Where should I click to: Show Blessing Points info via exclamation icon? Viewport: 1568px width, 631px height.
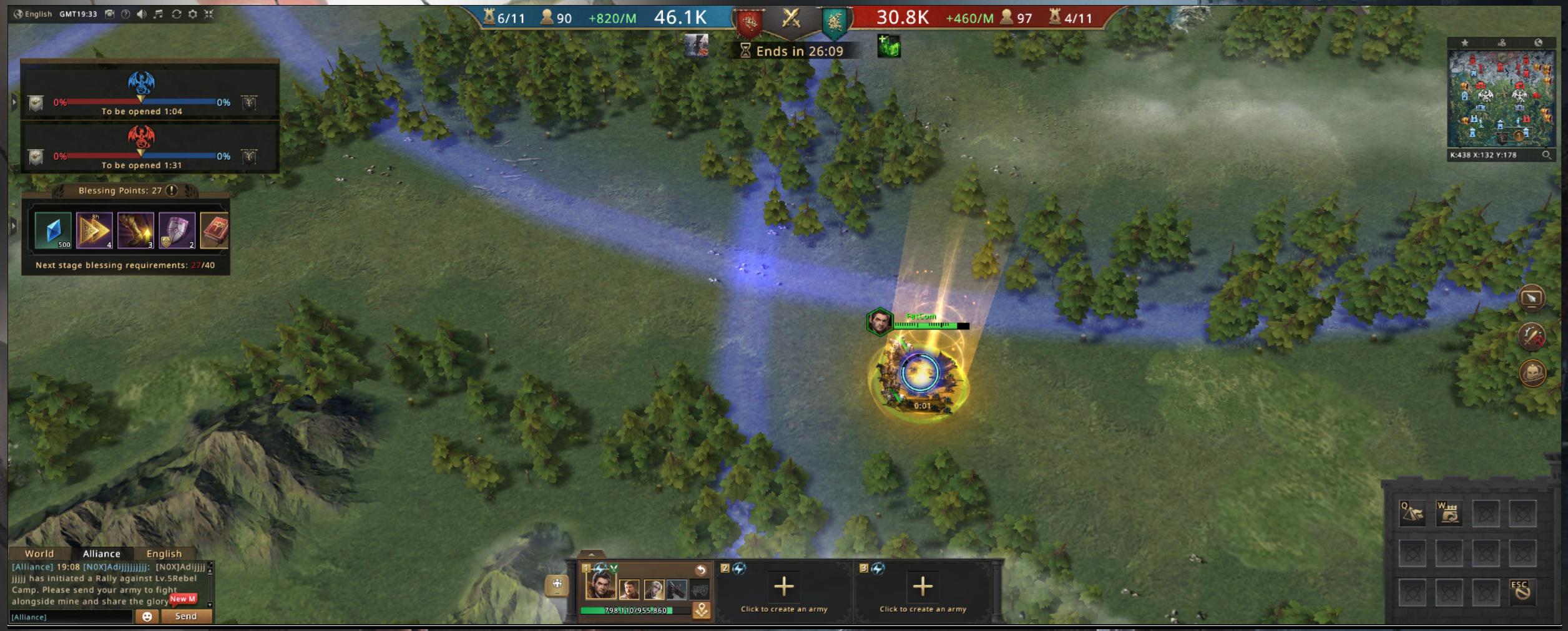coord(172,190)
